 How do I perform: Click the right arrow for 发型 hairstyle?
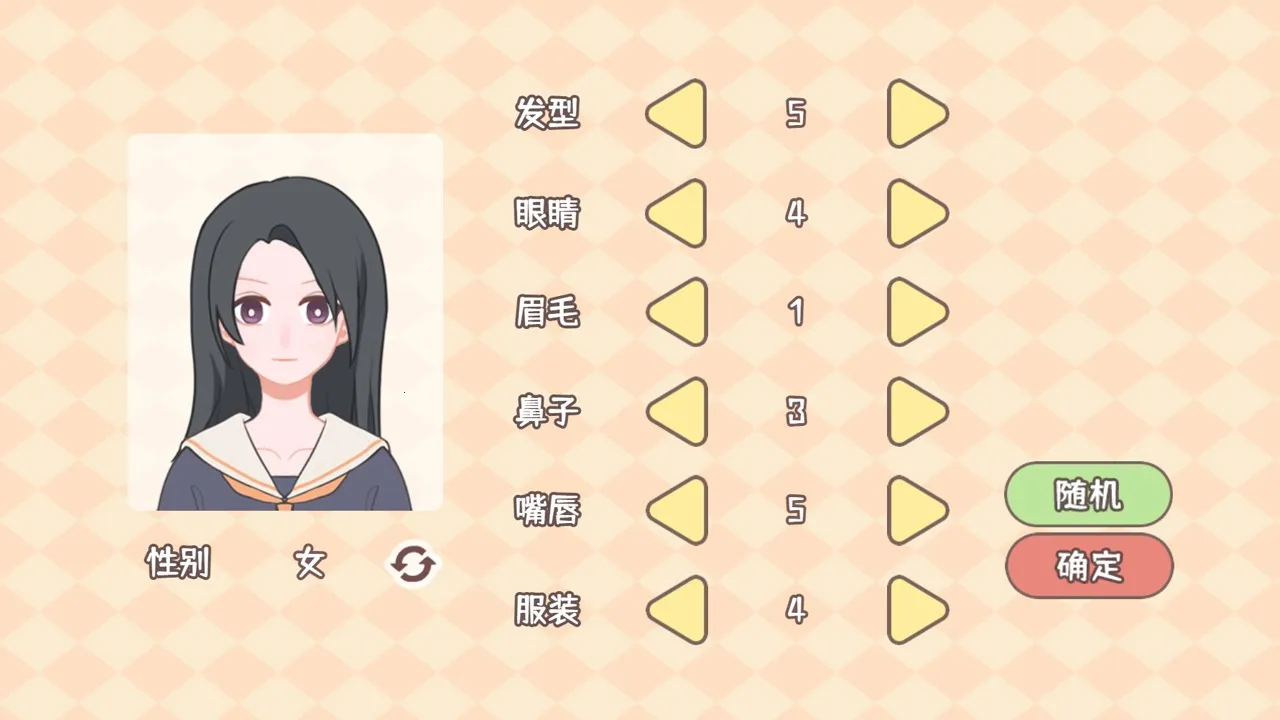[x=916, y=114]
